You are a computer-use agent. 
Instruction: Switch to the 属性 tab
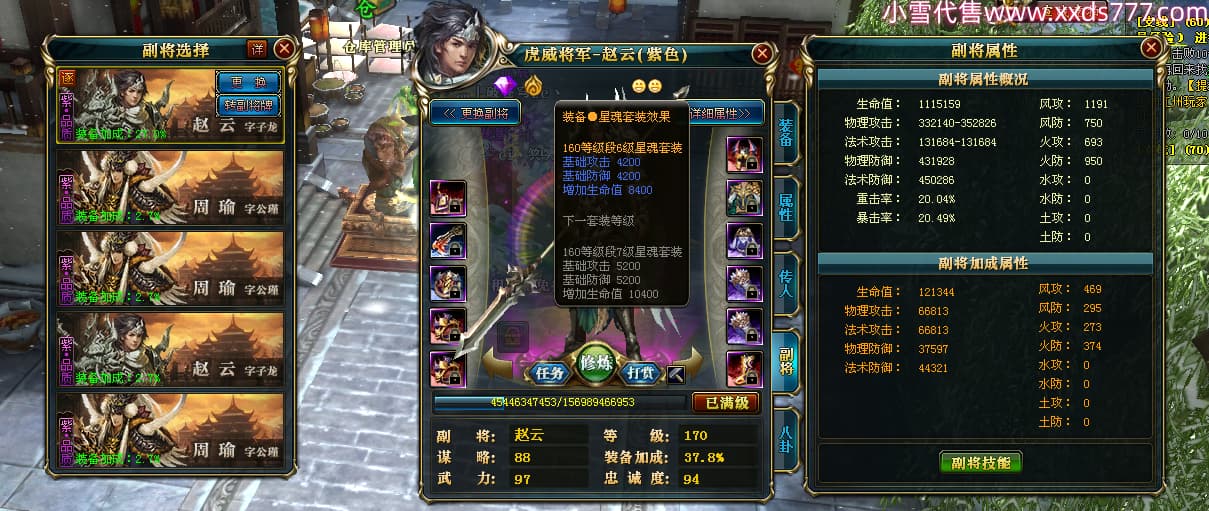786,207
